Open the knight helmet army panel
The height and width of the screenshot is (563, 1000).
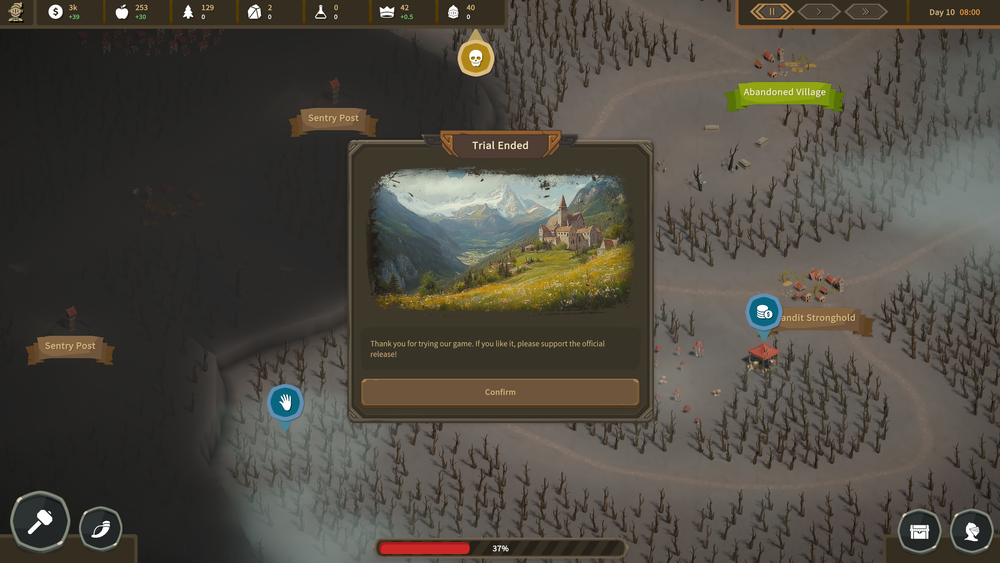[971, 531]
